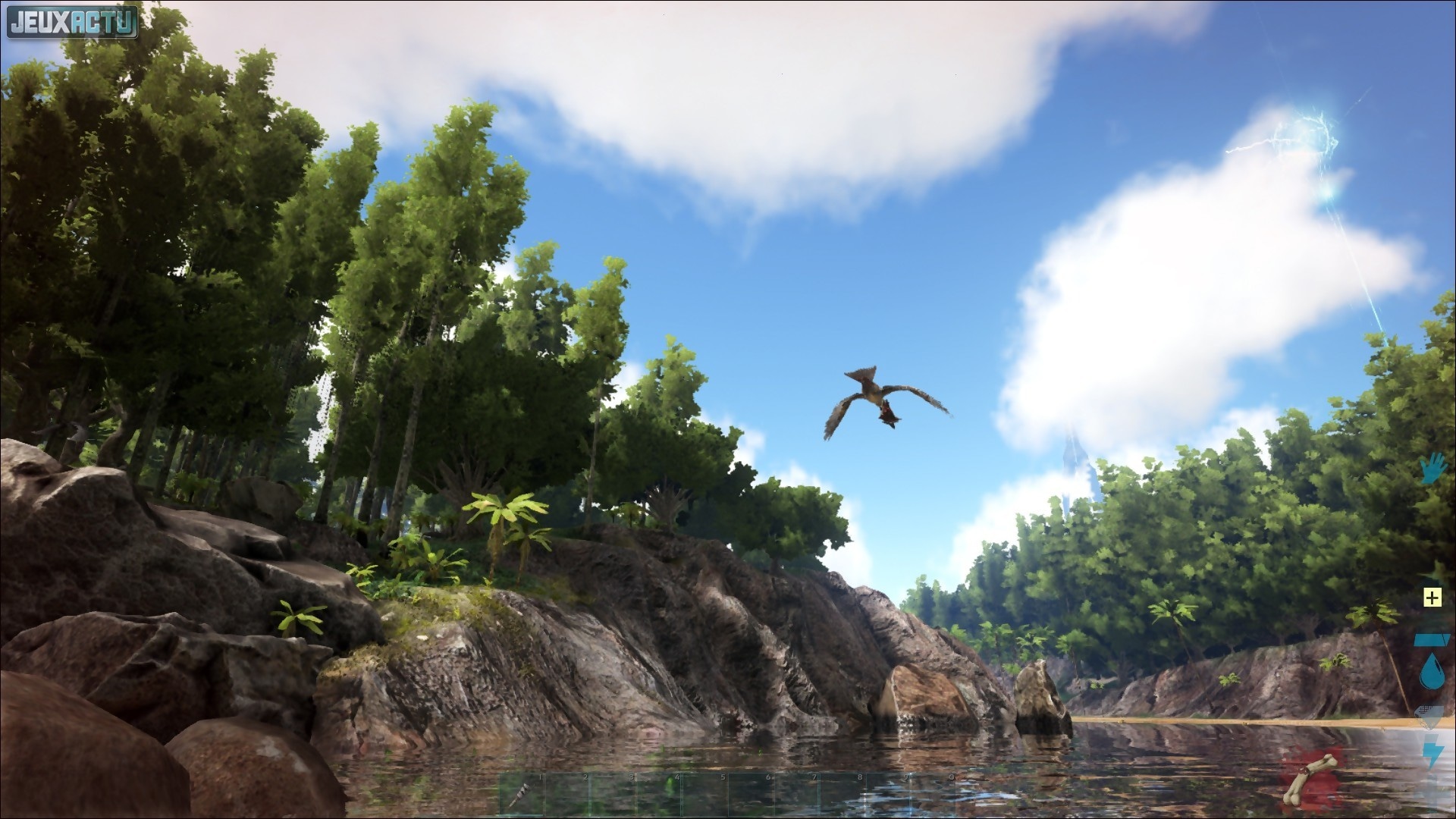Click the JeuxActu watermark logo

[73, 21]
